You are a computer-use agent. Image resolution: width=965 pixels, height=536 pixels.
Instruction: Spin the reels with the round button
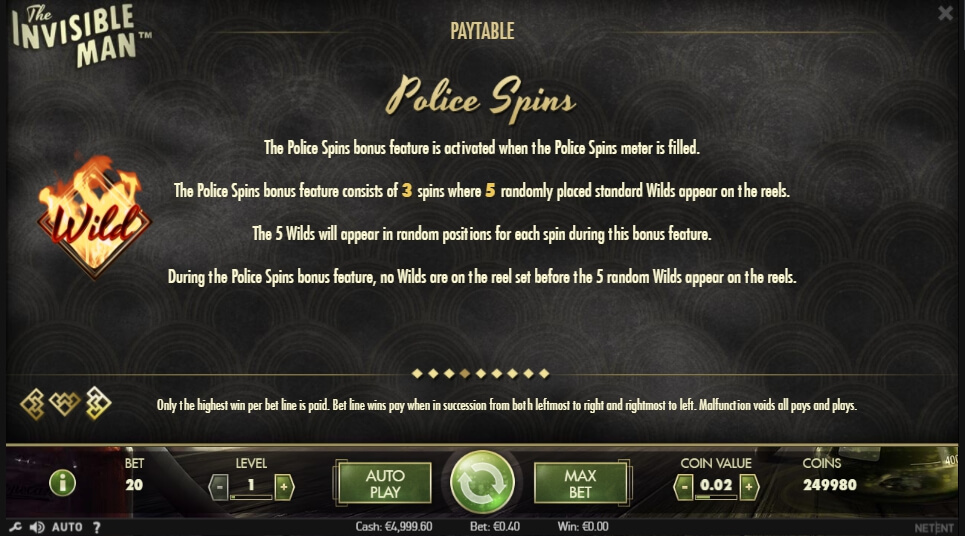coord(482,483)
